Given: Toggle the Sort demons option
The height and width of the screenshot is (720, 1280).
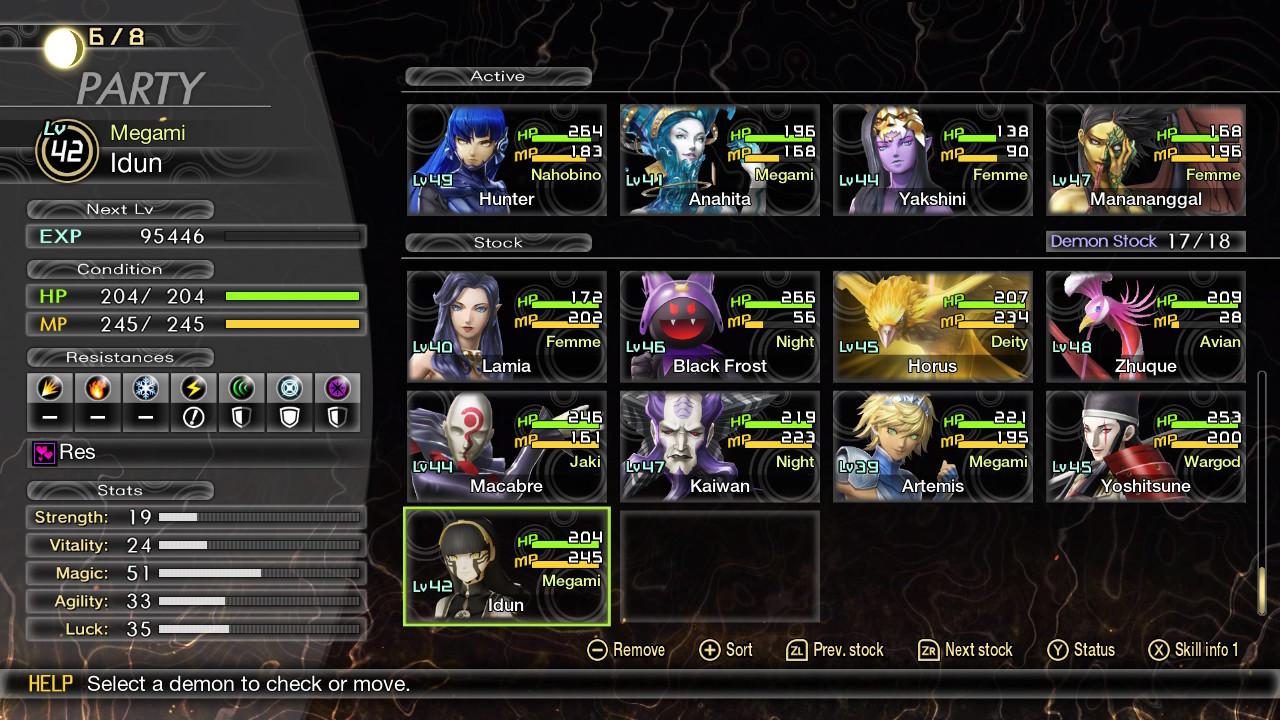Looking at the screenshot, I should 726,650.
